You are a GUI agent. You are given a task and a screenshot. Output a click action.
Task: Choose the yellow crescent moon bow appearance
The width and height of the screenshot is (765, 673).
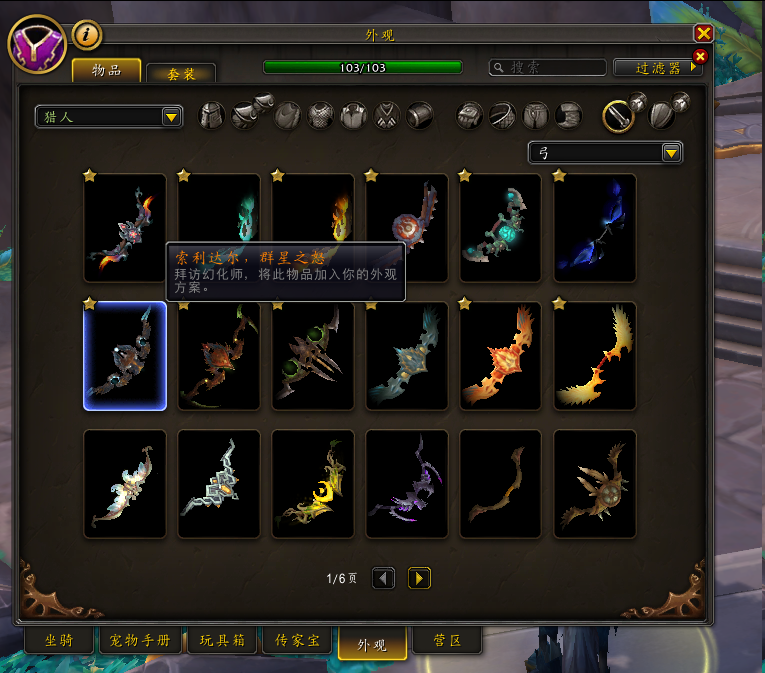coord(313,484)
